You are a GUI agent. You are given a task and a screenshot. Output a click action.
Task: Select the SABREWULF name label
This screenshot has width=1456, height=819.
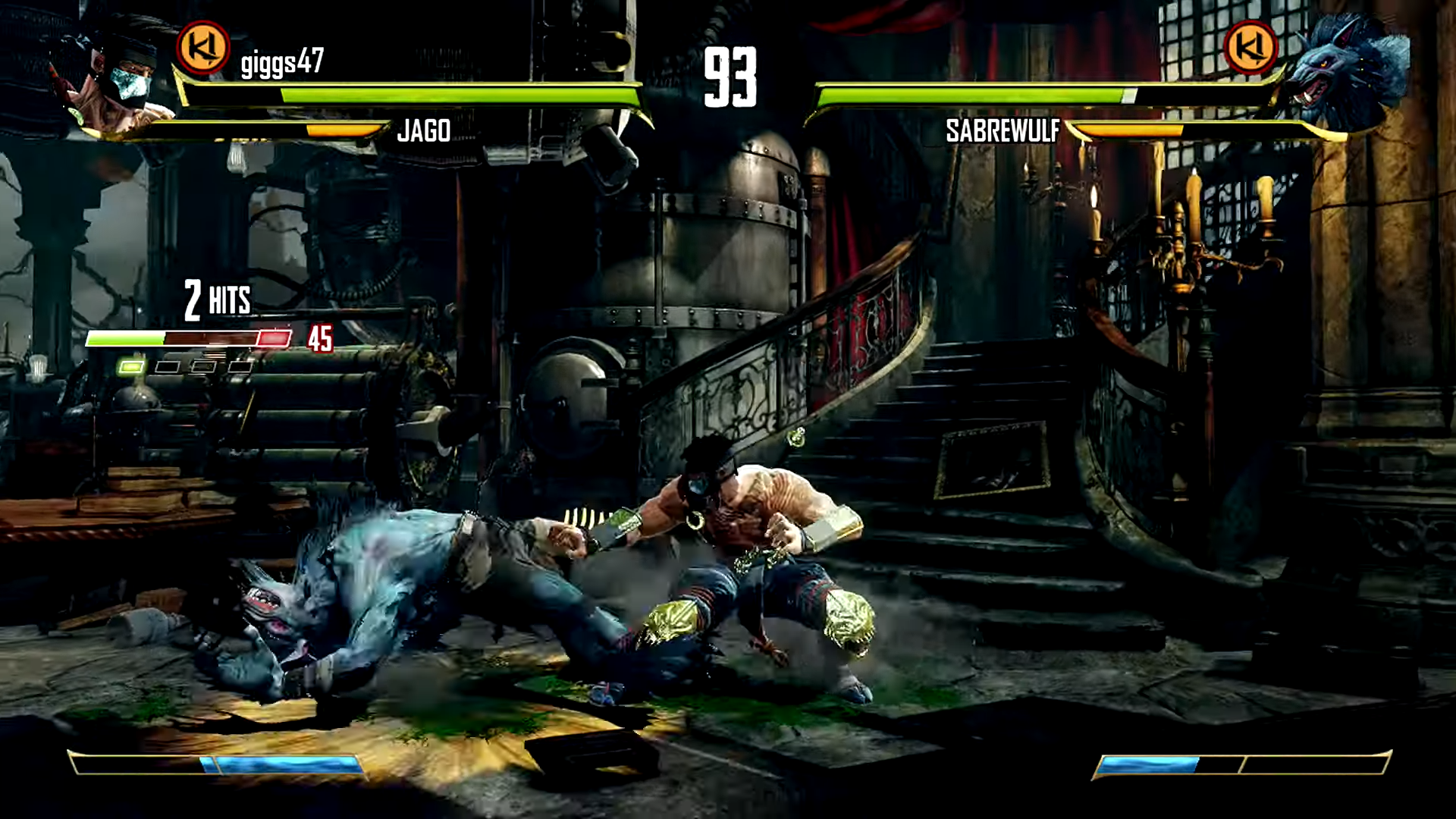click(1003, 130)
